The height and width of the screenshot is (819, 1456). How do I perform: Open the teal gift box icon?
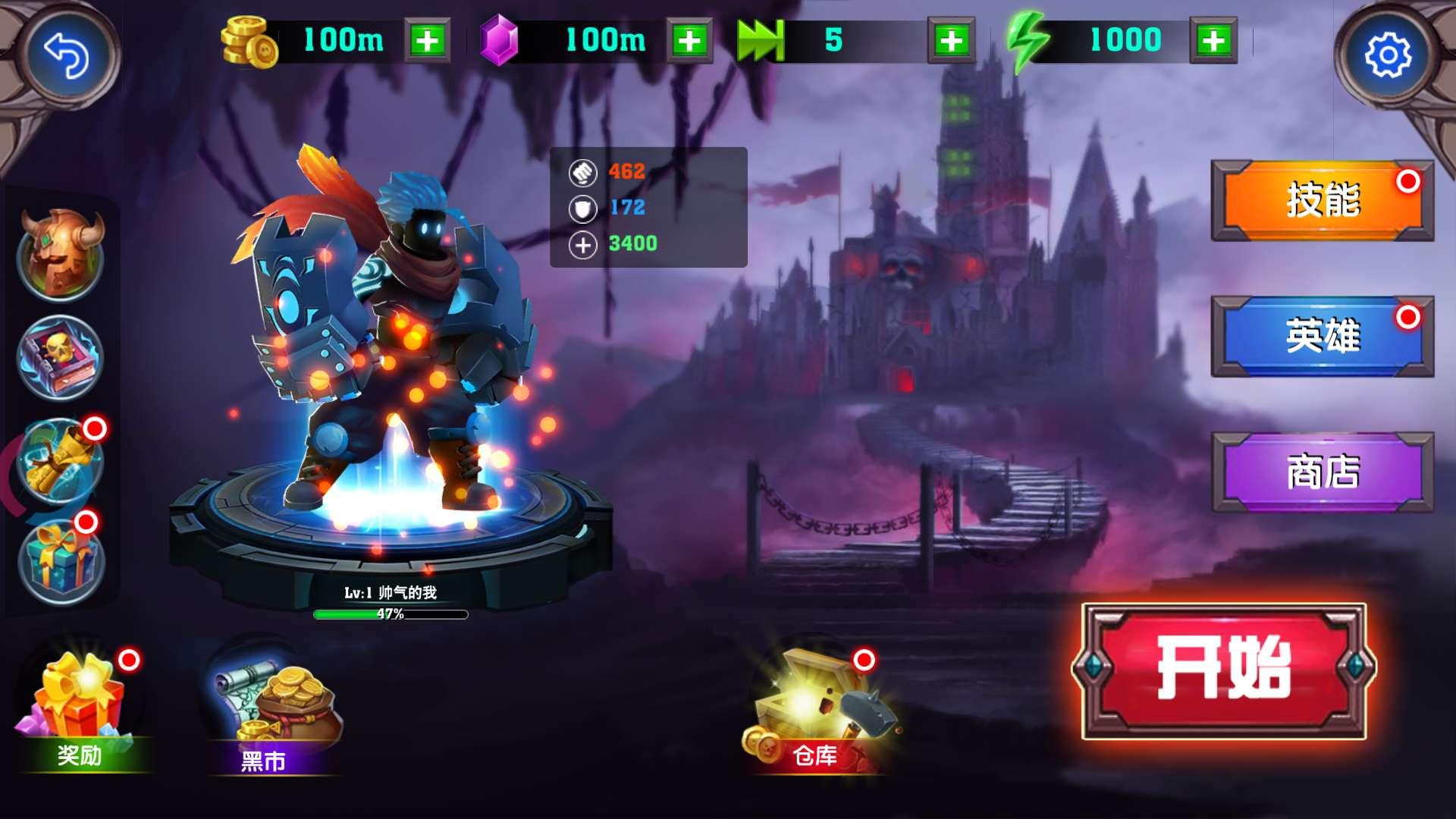coord(61,562)
